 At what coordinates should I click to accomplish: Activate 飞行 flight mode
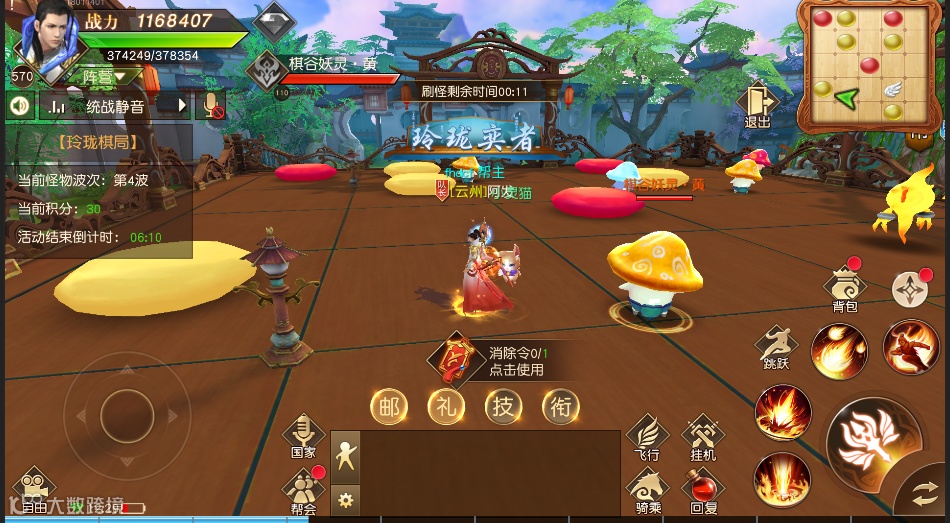pyautogui.click(x=647, y=437)
